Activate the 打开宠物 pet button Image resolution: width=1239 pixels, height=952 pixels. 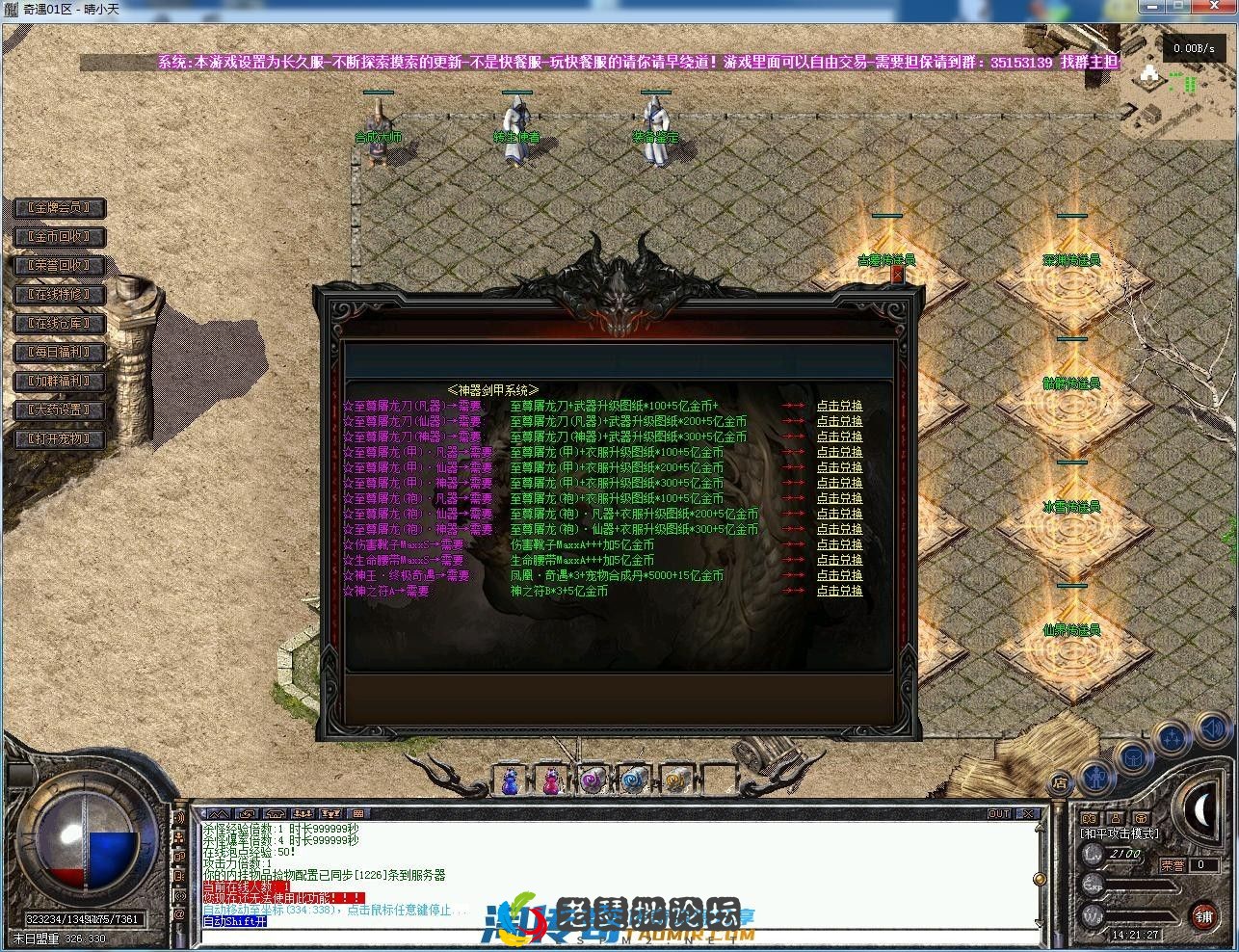pos(58,439)
